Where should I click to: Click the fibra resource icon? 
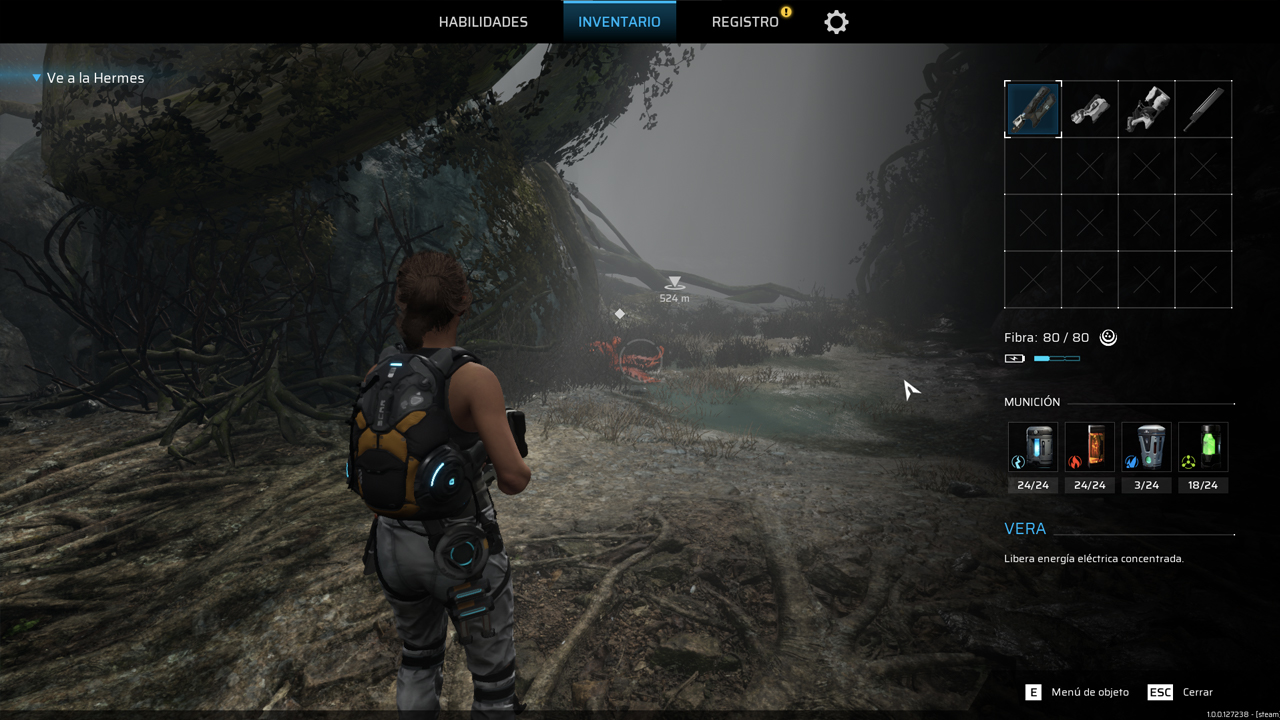(x=1108, y=338)
